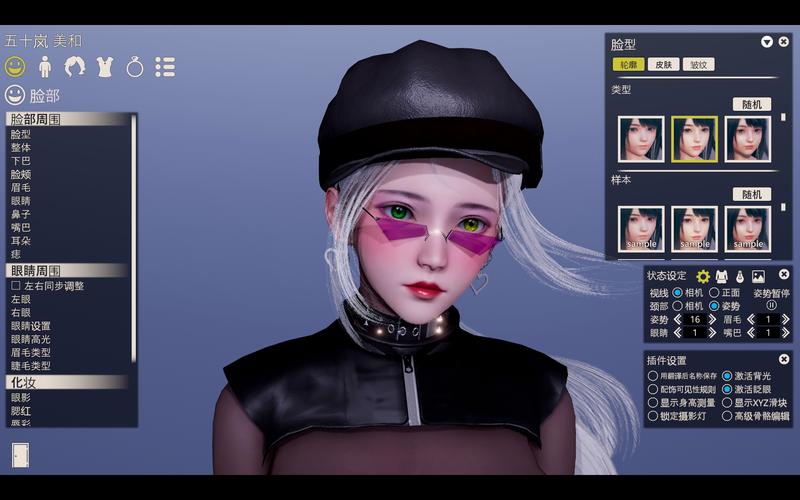Close the 脸型 panel
800x500 pixels.
(783, 42)
